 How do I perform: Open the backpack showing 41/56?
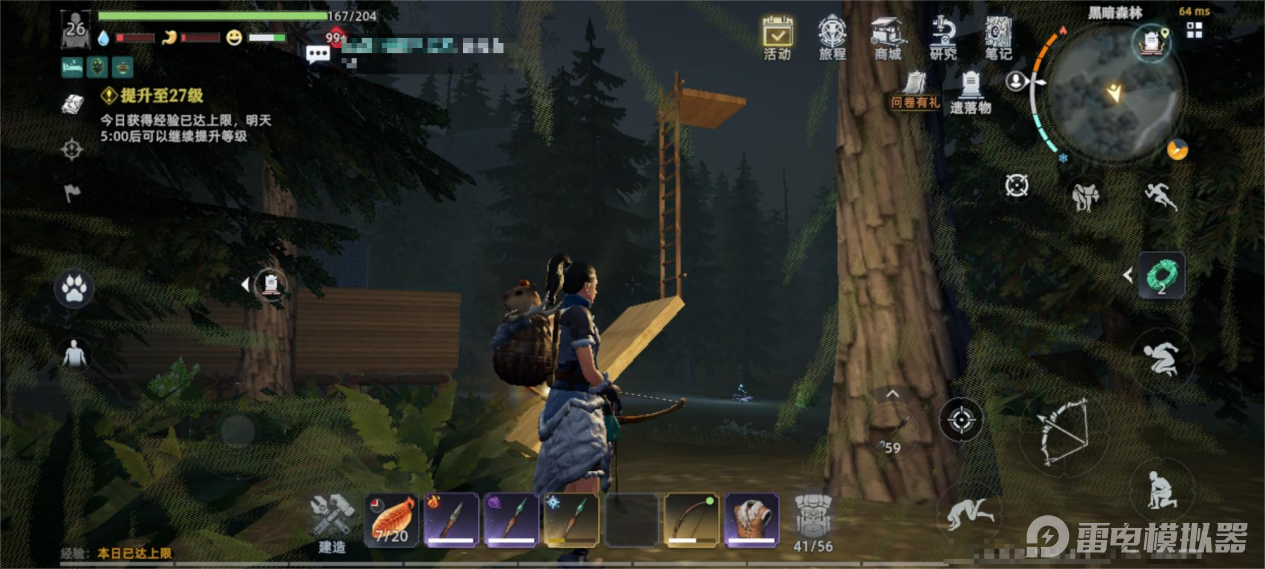[x=812, y=519]
